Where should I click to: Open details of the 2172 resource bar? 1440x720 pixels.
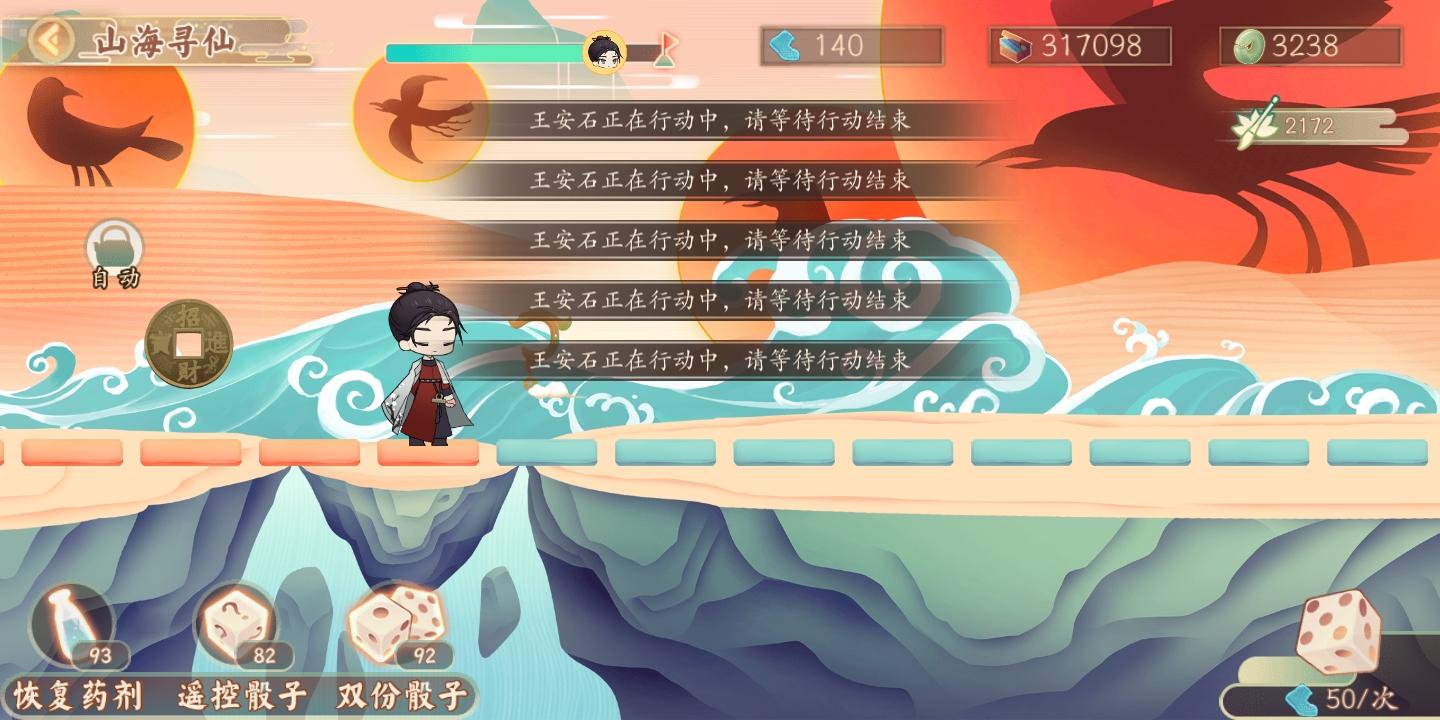pos(1308,127)
